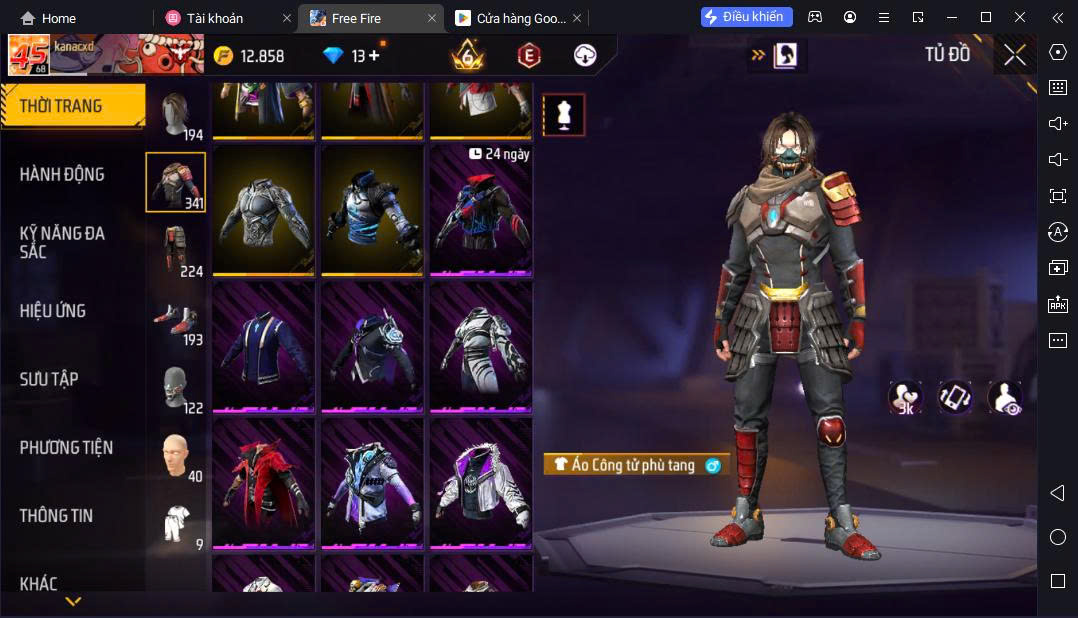This screenshot has width=1078, height=618.
Task: Switch to KỸ NĂNG ĐA SẮC
Action: pyautogui.click(x=62, y=242)
